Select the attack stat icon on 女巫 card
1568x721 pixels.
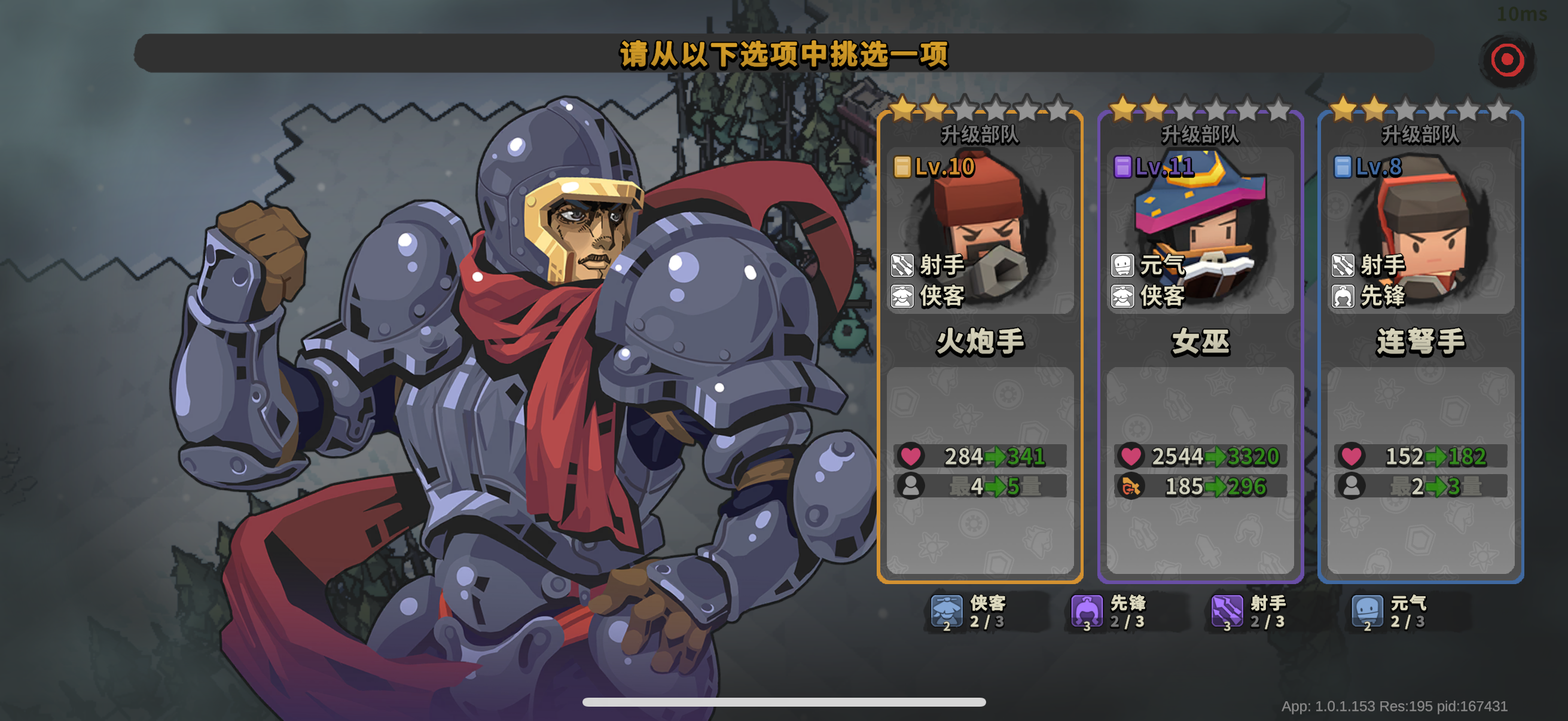pos(1131,485)
